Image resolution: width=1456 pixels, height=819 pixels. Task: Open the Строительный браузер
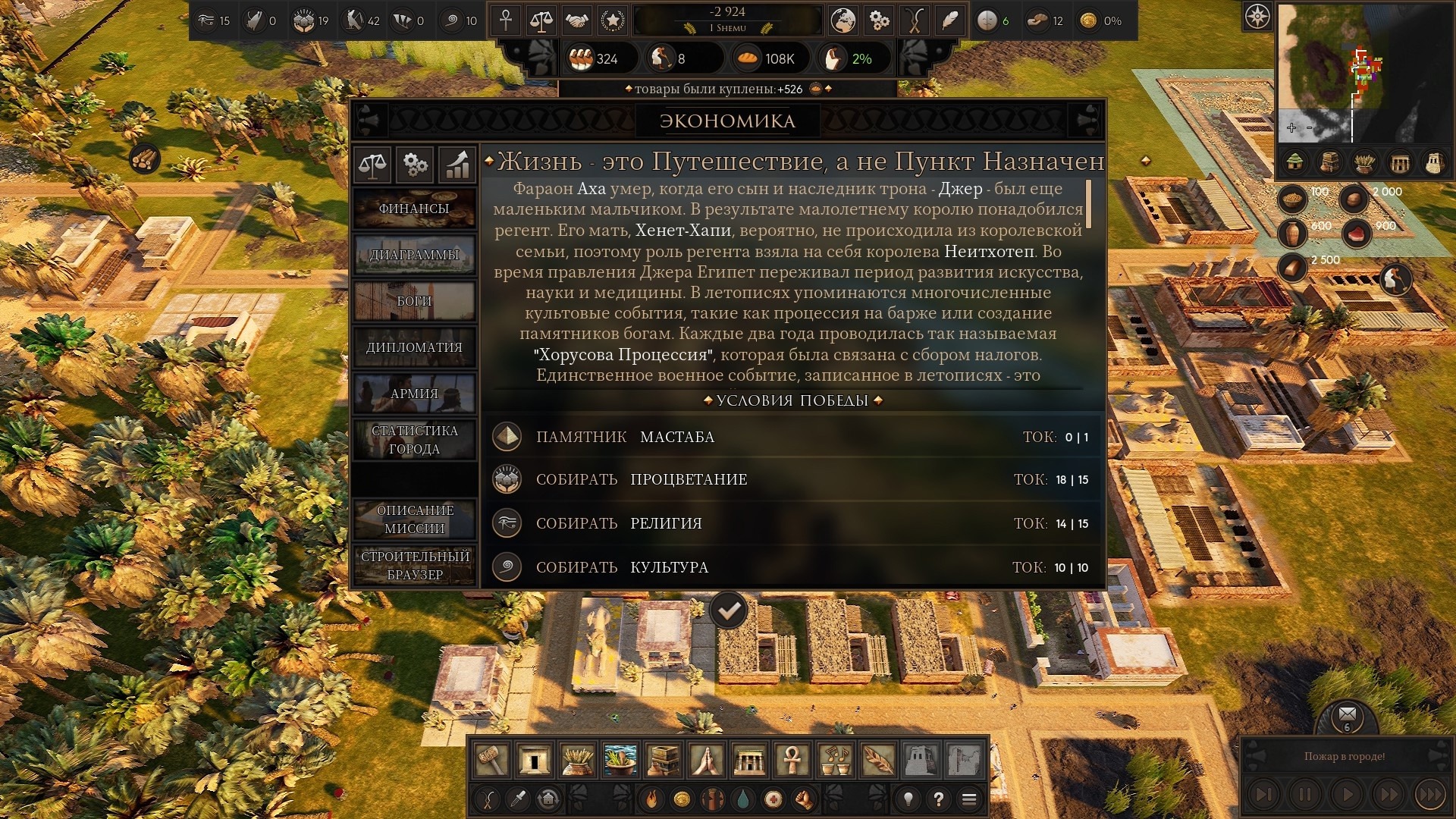pos(414,566)
